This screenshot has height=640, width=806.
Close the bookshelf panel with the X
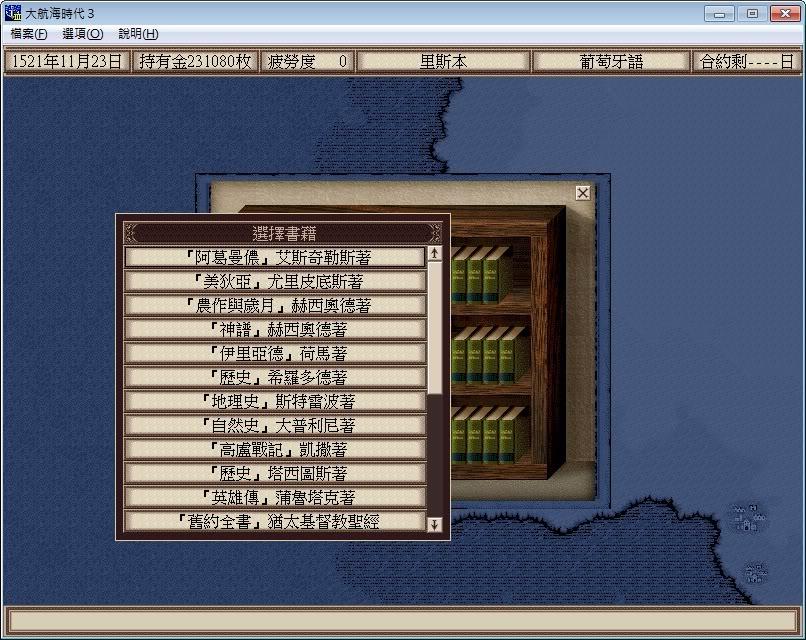[583, 193]
